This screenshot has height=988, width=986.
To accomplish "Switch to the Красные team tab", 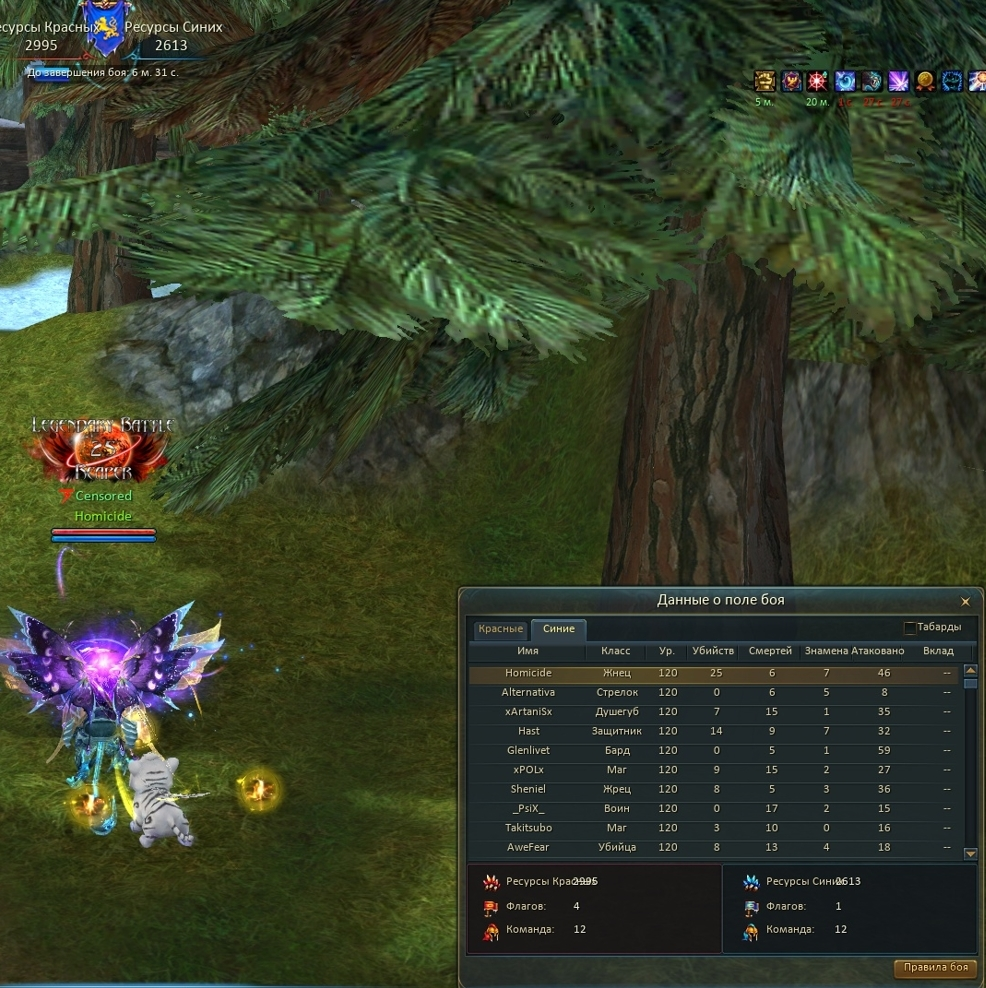I will click(x=500, y=629).
